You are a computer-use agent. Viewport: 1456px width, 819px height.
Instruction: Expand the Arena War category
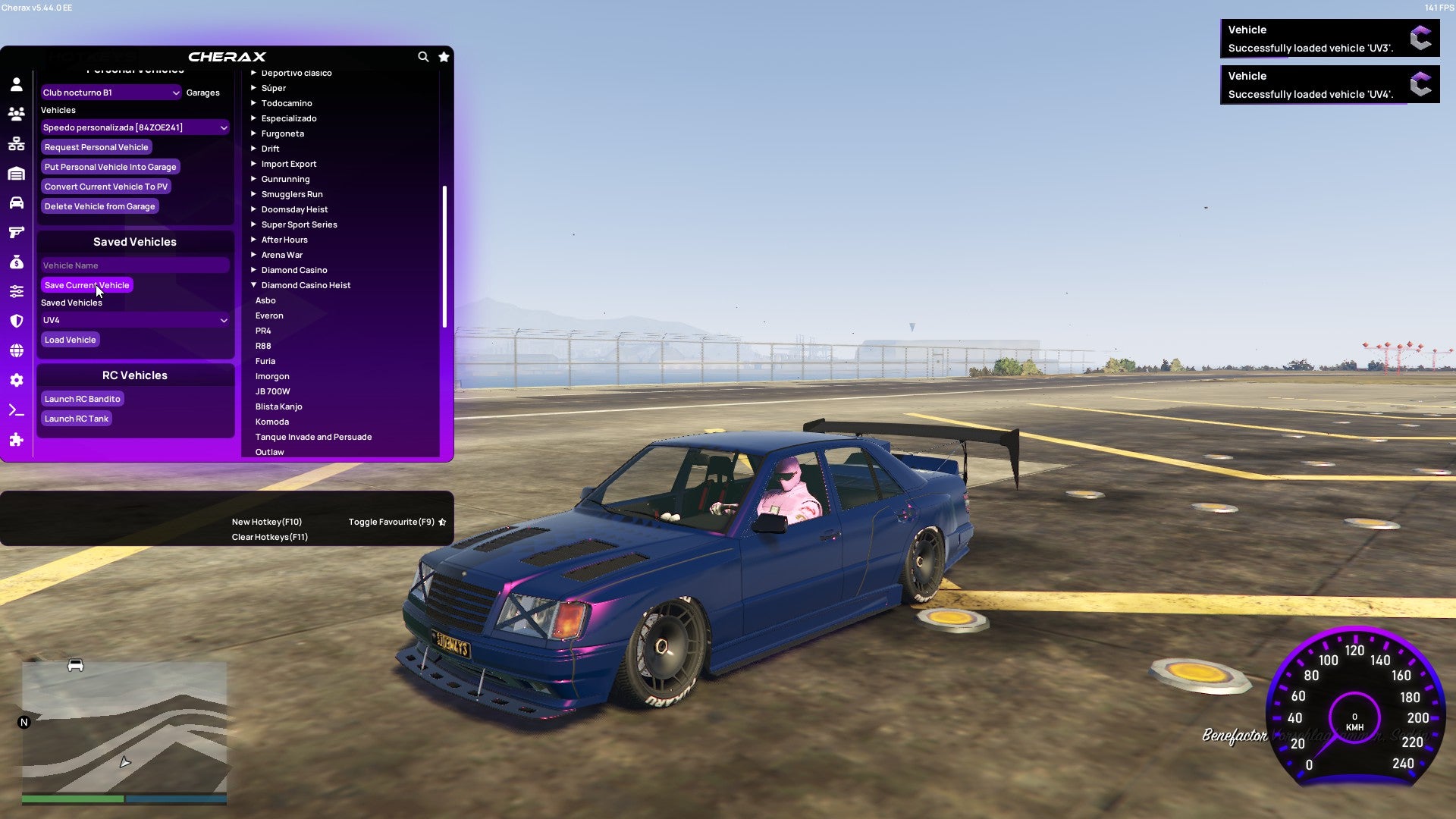tap(281, 255)
